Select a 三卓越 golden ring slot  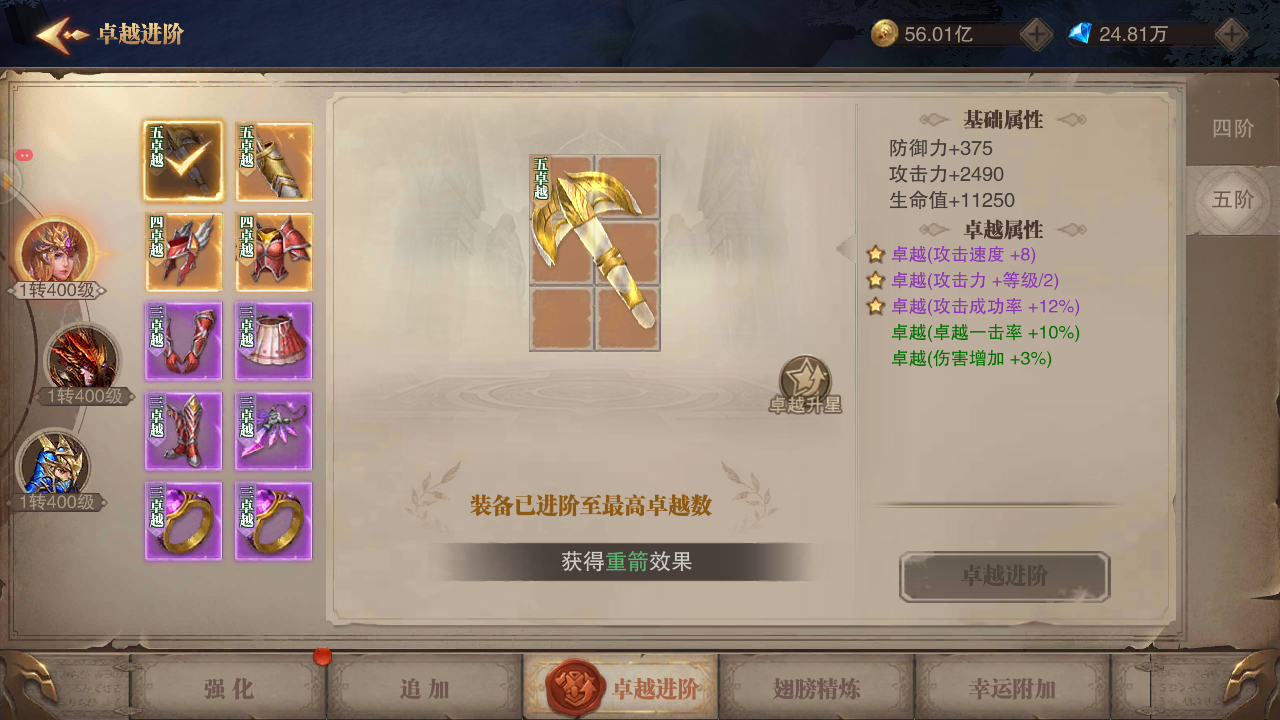[x=183, y=521]
